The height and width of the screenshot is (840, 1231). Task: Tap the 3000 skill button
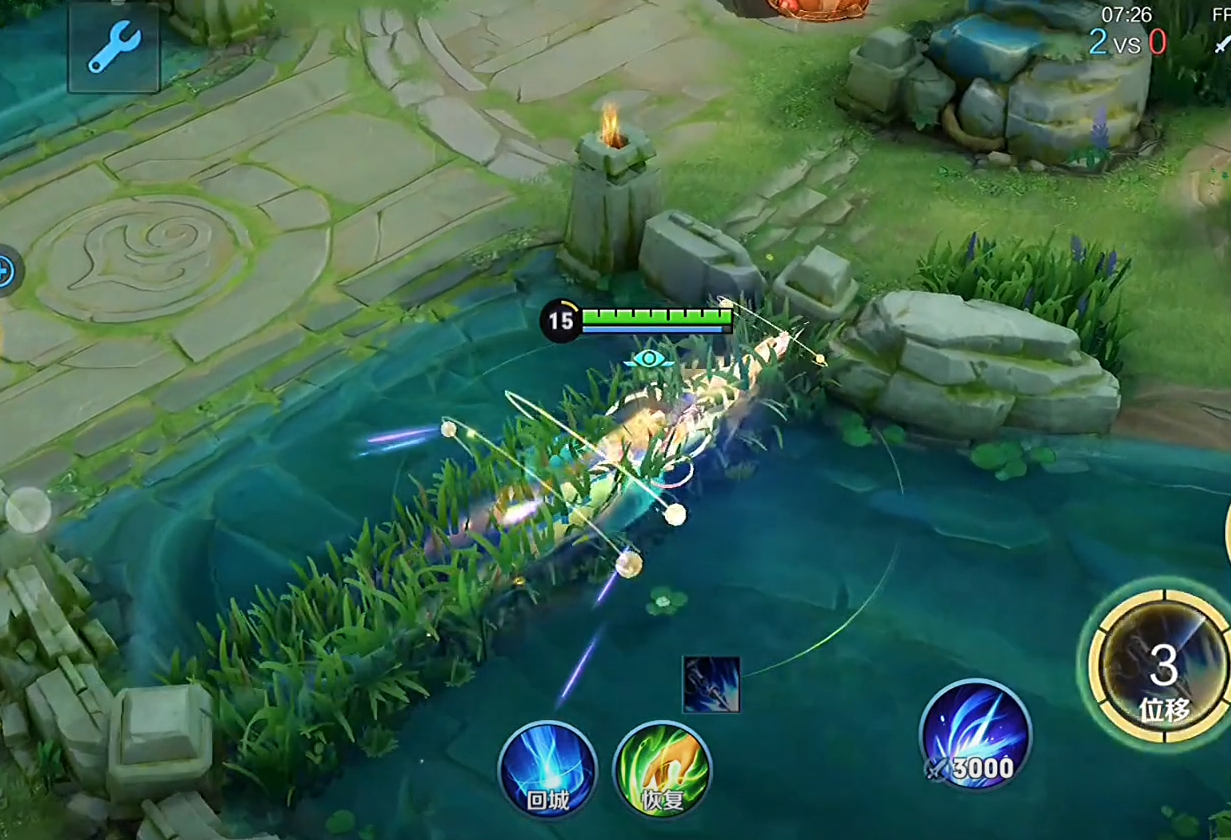974,735
